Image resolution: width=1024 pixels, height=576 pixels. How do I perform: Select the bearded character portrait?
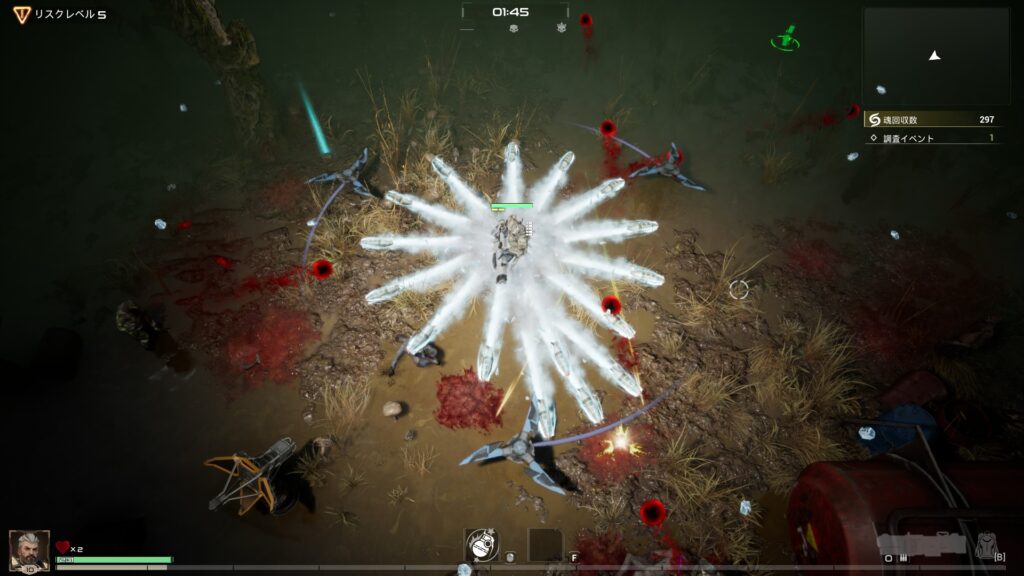click(29, 549)
